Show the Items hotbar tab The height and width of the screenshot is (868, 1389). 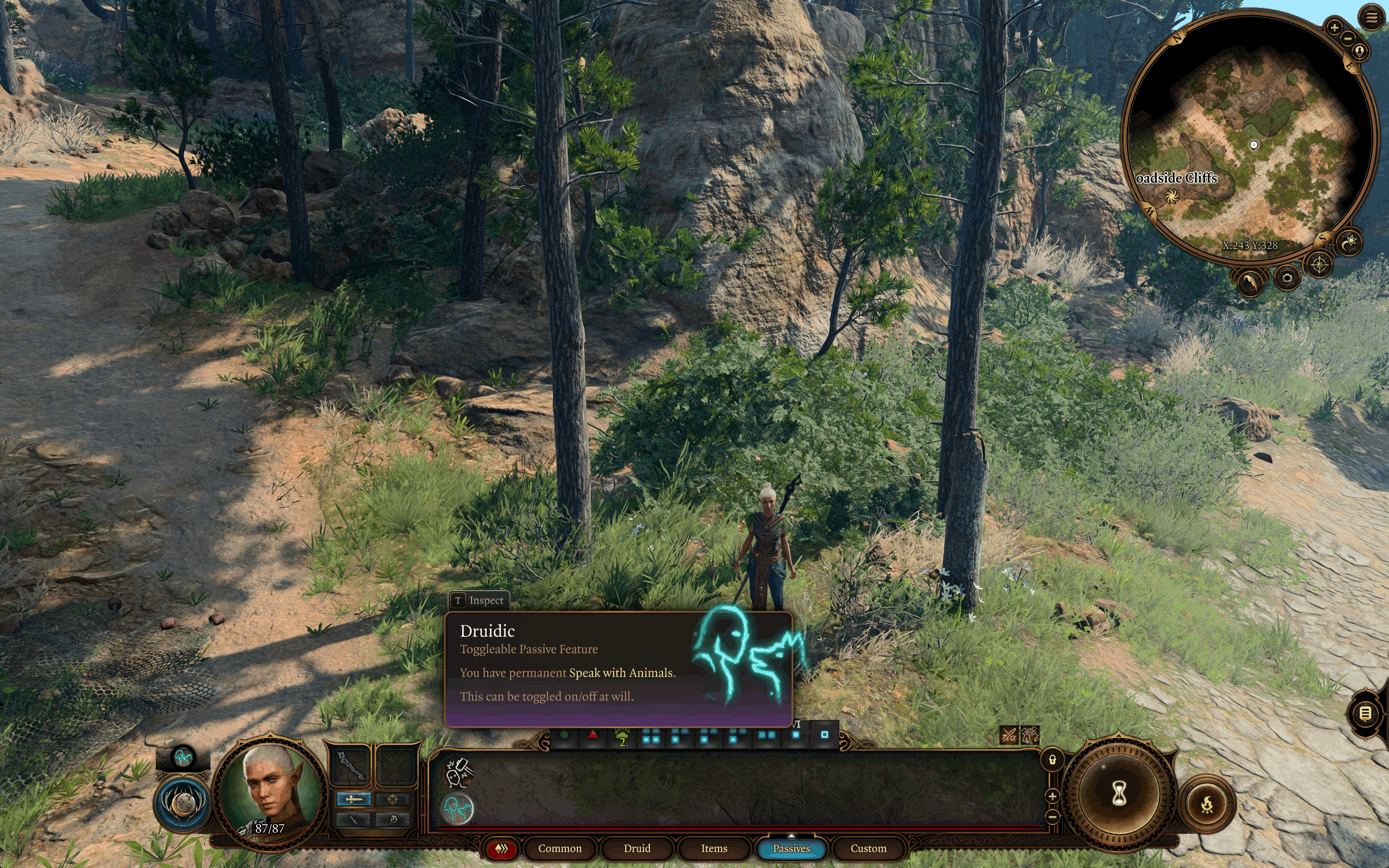click(713, 848)
